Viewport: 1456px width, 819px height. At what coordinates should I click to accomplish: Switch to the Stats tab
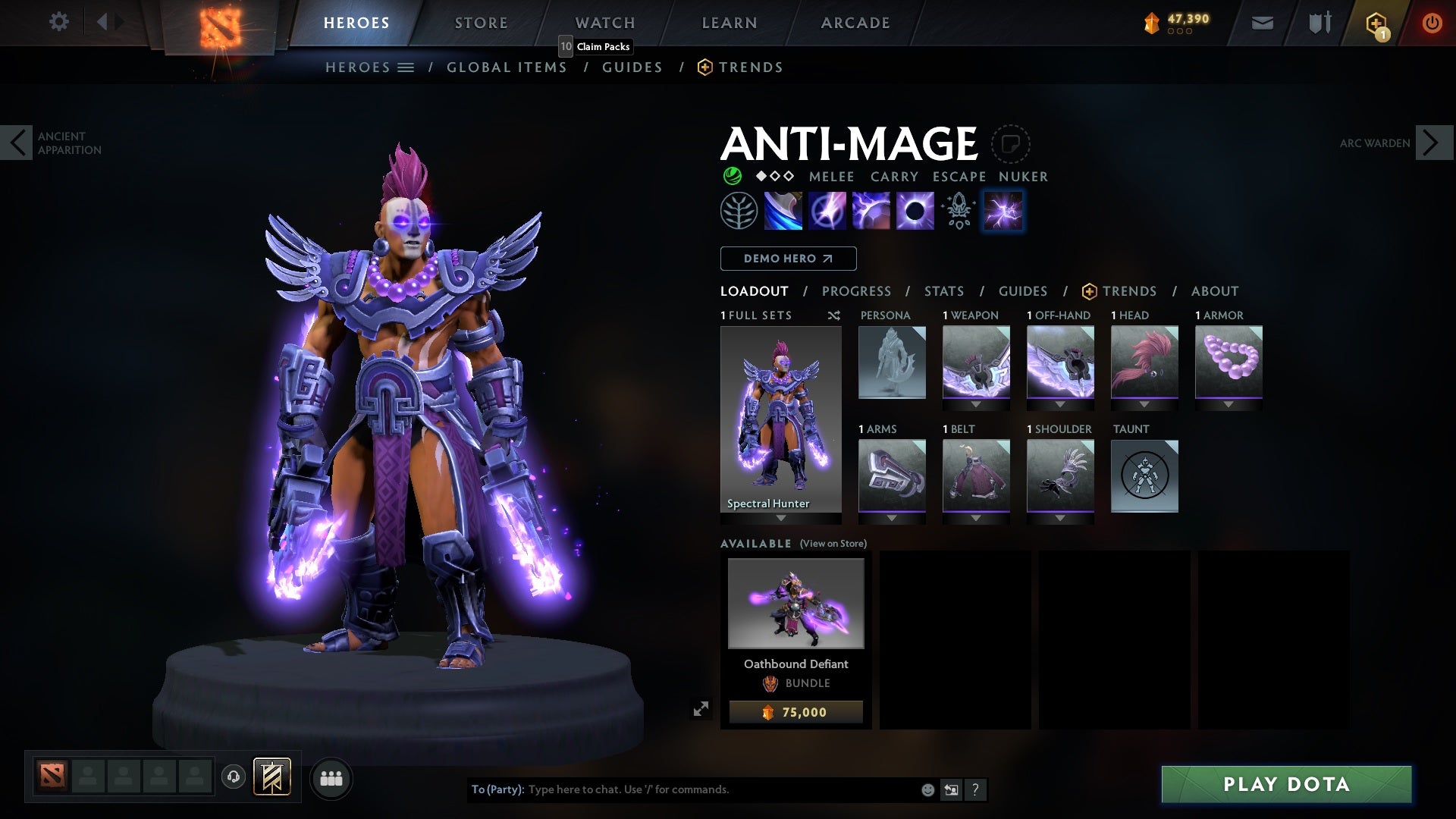pyautogui.click(x=943, y=290)
